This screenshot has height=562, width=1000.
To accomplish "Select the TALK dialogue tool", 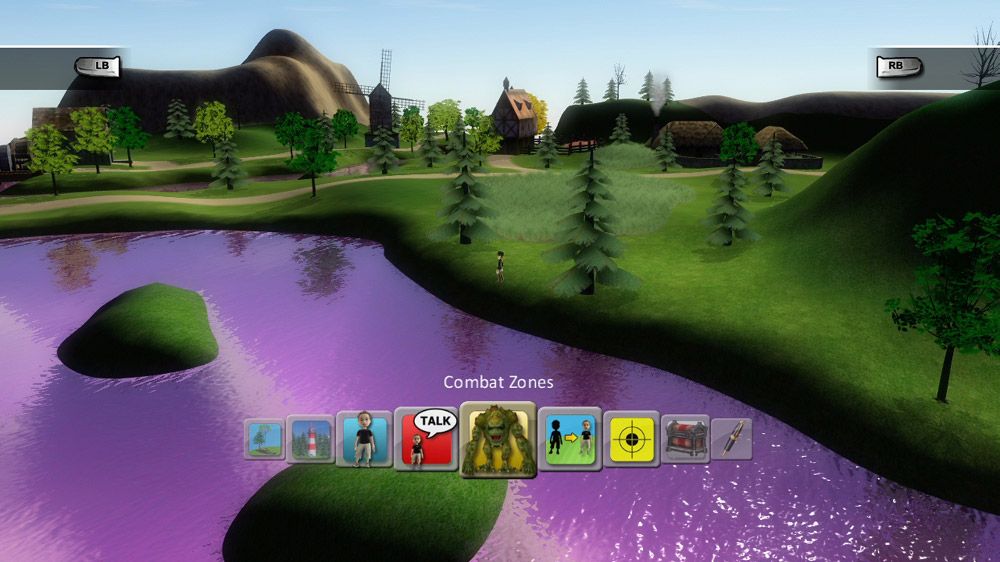I will click(x=424, y=440).
